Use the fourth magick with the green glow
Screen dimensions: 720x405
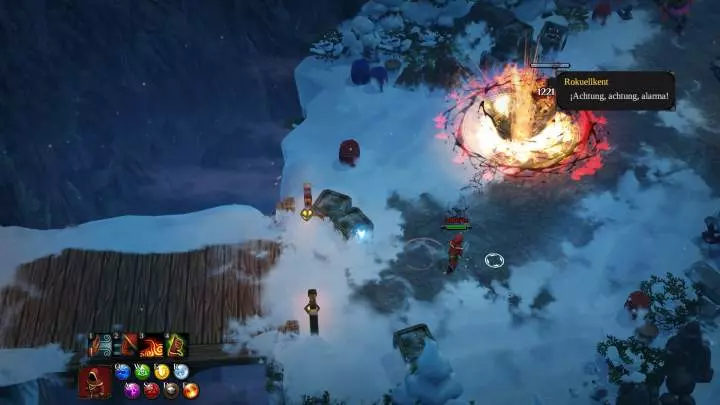tap(177, 346)
